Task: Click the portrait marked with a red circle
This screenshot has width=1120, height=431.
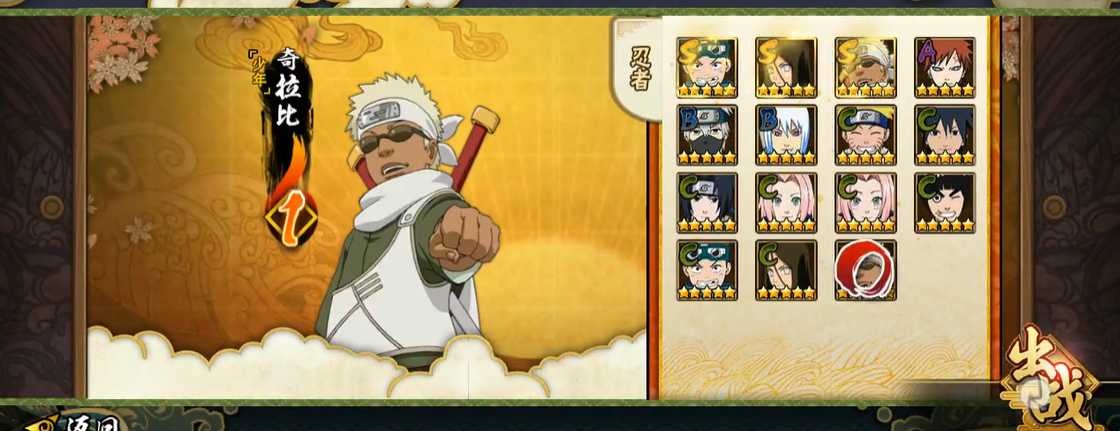Action: click(x=866, y=270)
